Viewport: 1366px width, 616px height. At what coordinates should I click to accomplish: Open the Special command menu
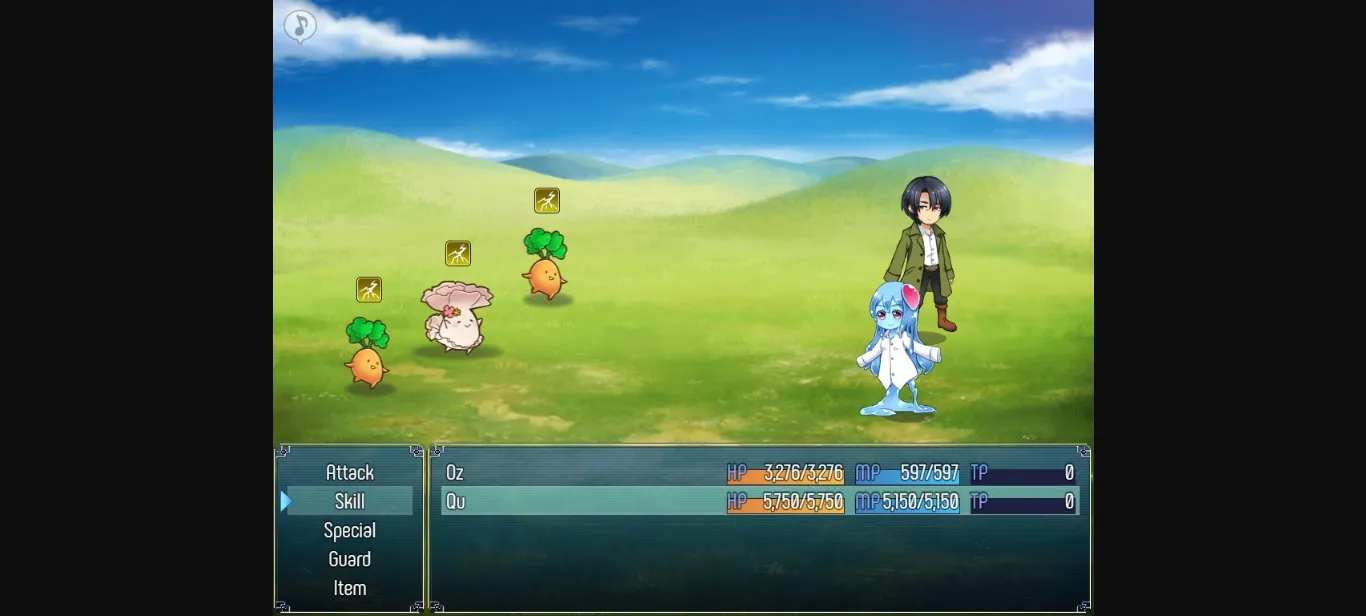[x=349, y=530]
